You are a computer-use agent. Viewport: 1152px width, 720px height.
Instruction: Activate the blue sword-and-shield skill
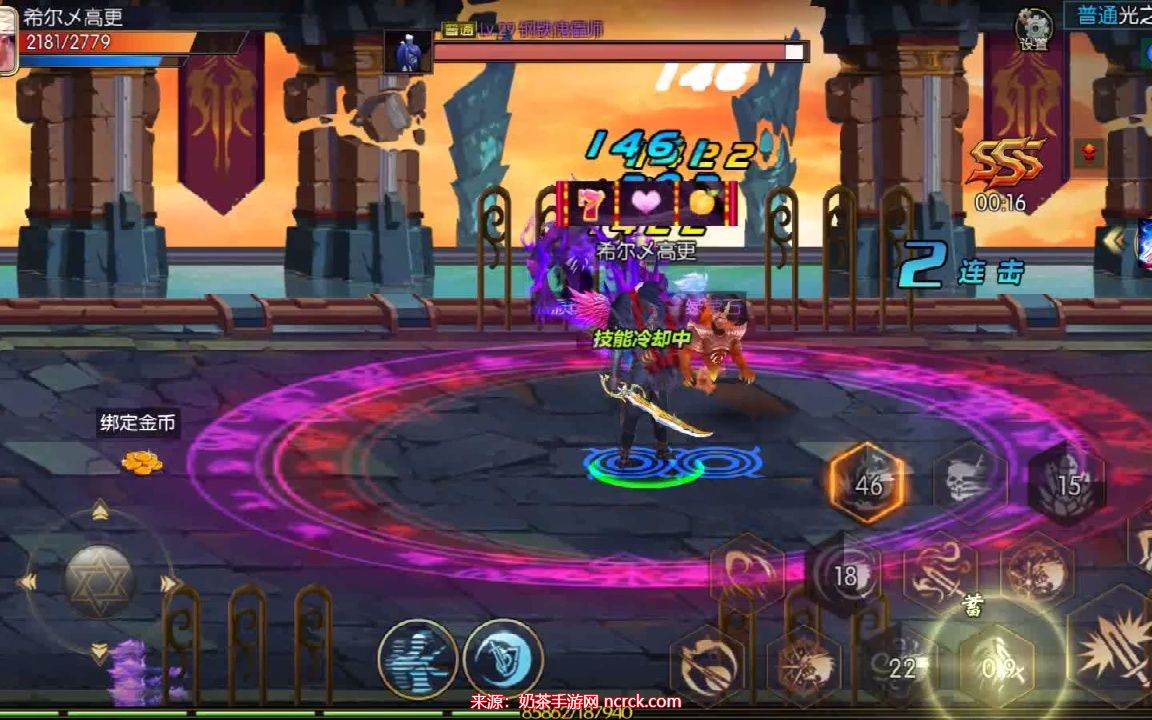[503, 659]
